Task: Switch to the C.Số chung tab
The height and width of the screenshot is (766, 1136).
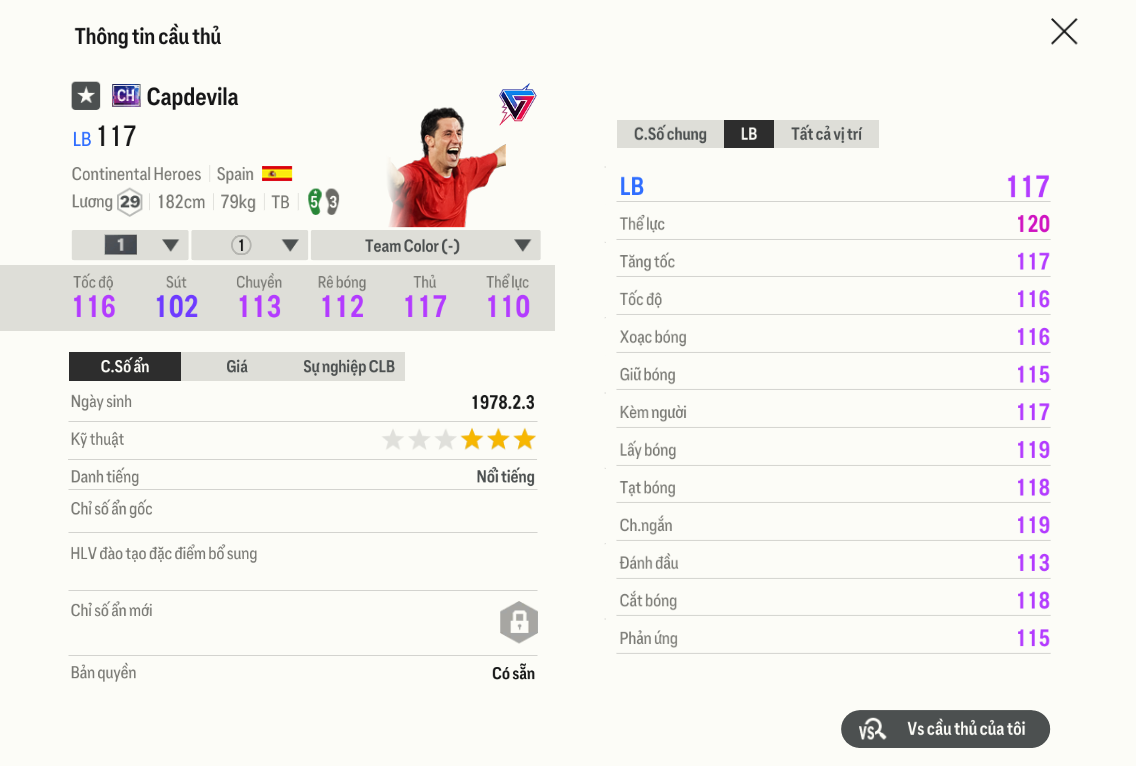Action: click(x=670, y=134)
